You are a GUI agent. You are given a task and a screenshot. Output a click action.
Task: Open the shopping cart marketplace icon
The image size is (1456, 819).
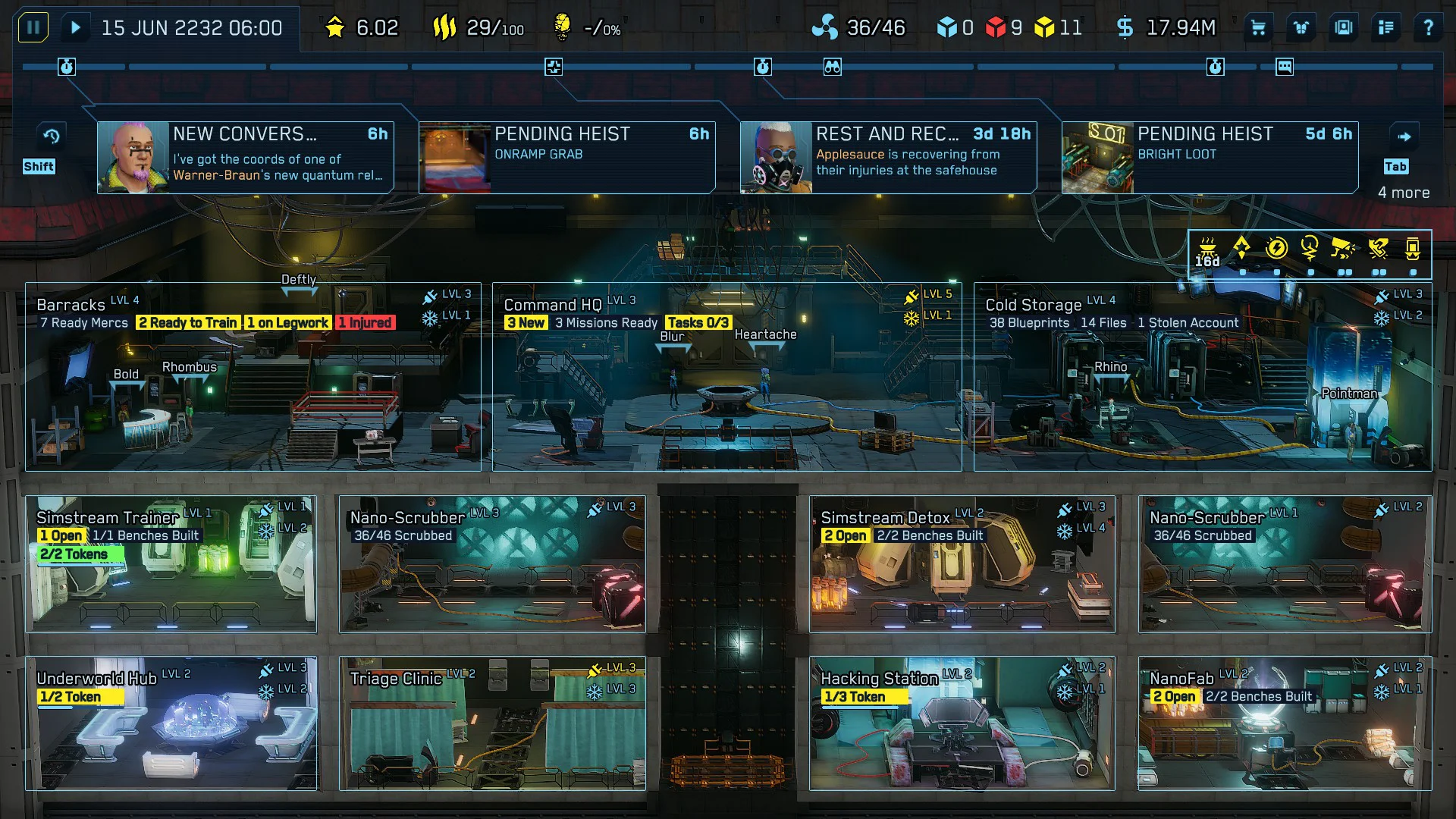[1259, 27]
